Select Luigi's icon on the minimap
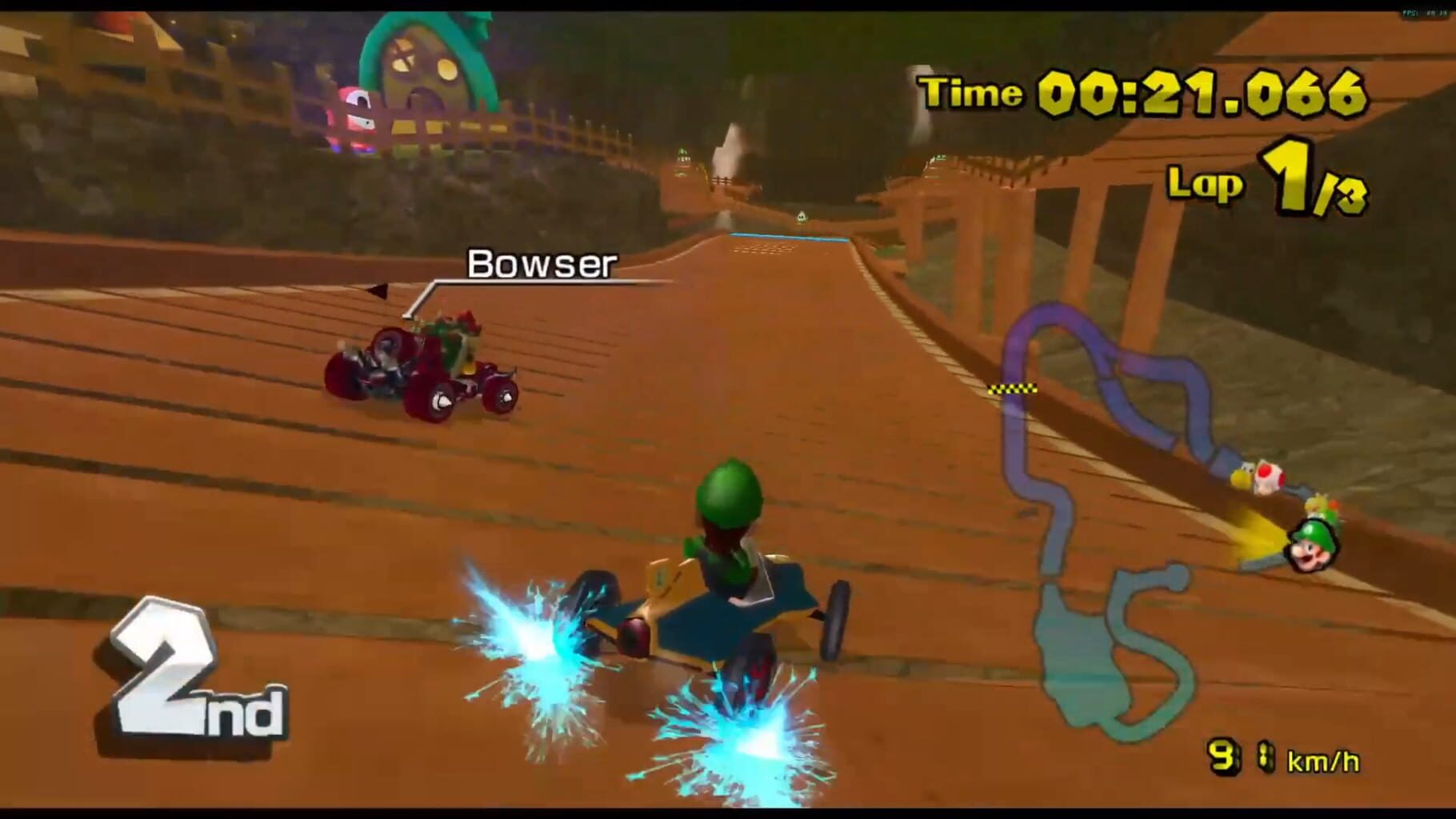1456x819 pixels. 1314,546
